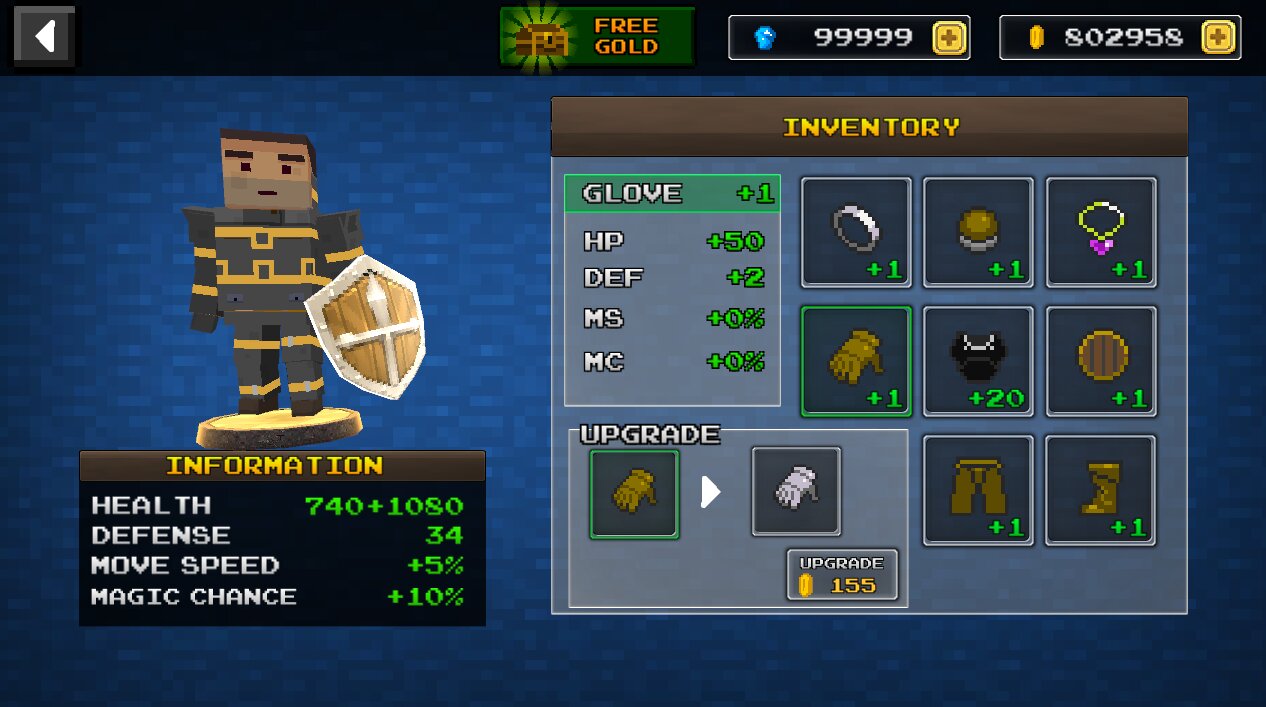This screenshot has height=707, width=1266.
Task: Click the current glove in Upgrade panel
Action: [634, 494]
